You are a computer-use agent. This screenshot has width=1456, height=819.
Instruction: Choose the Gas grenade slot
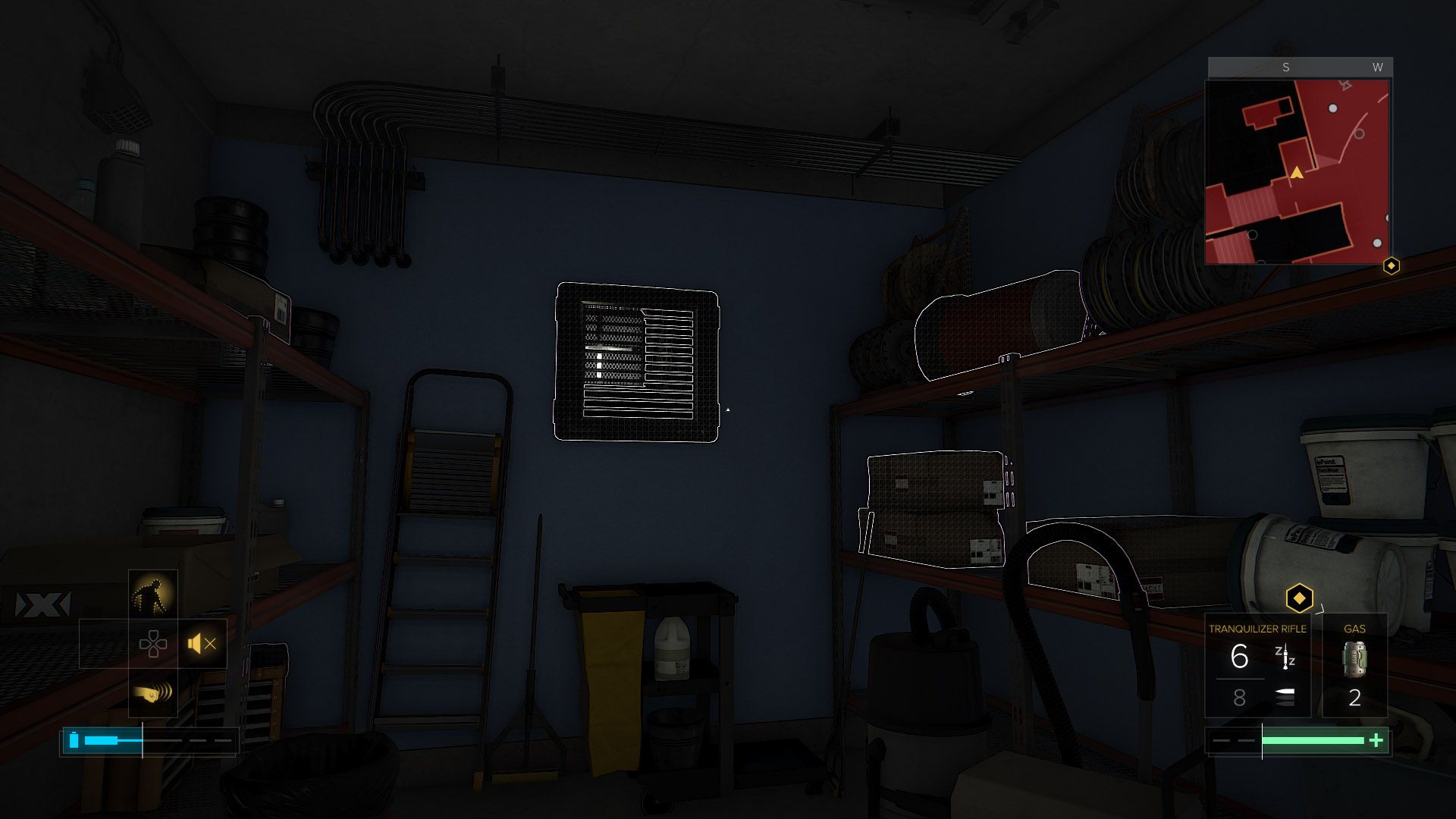click(1354, 666)
